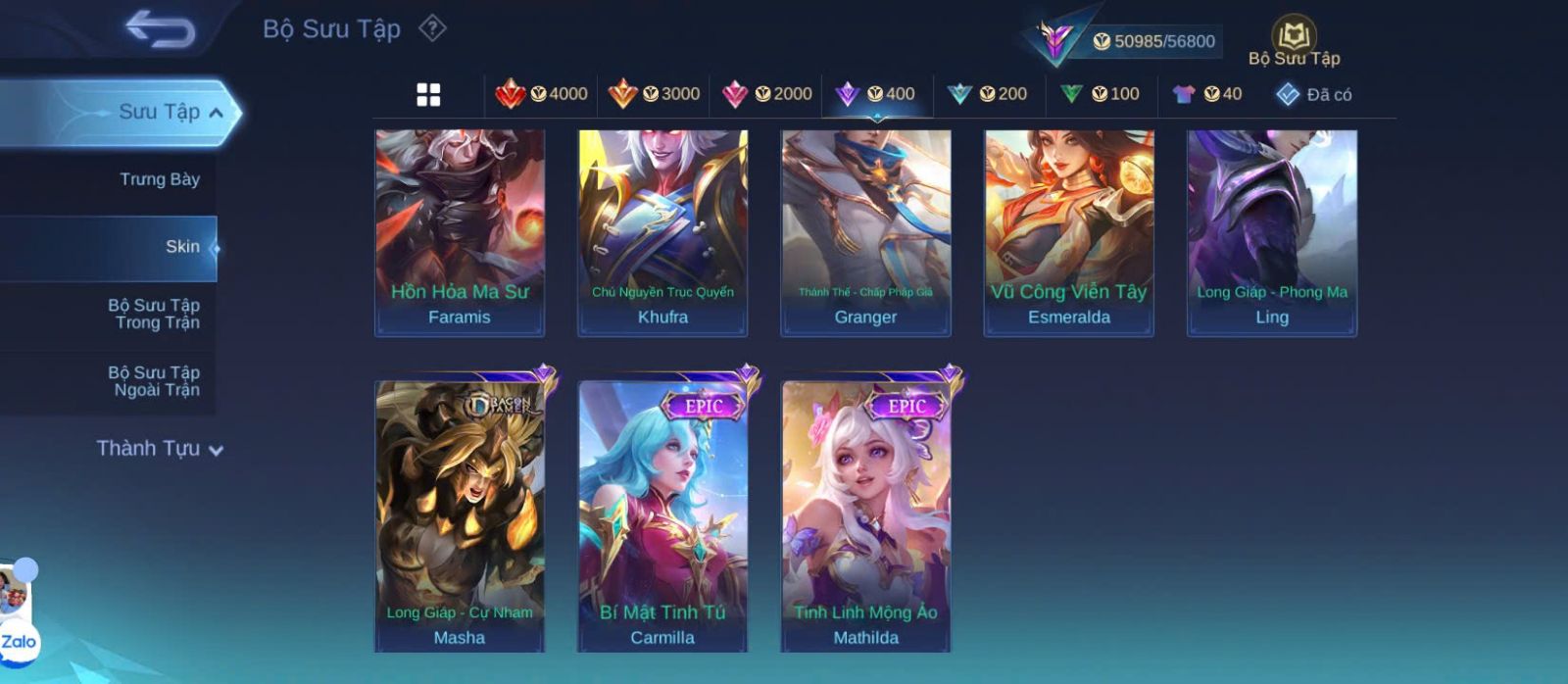The width and height of the screenshot is (1568, 684).
Task: Switch to the 200 point tier
Action: [988, 94]
